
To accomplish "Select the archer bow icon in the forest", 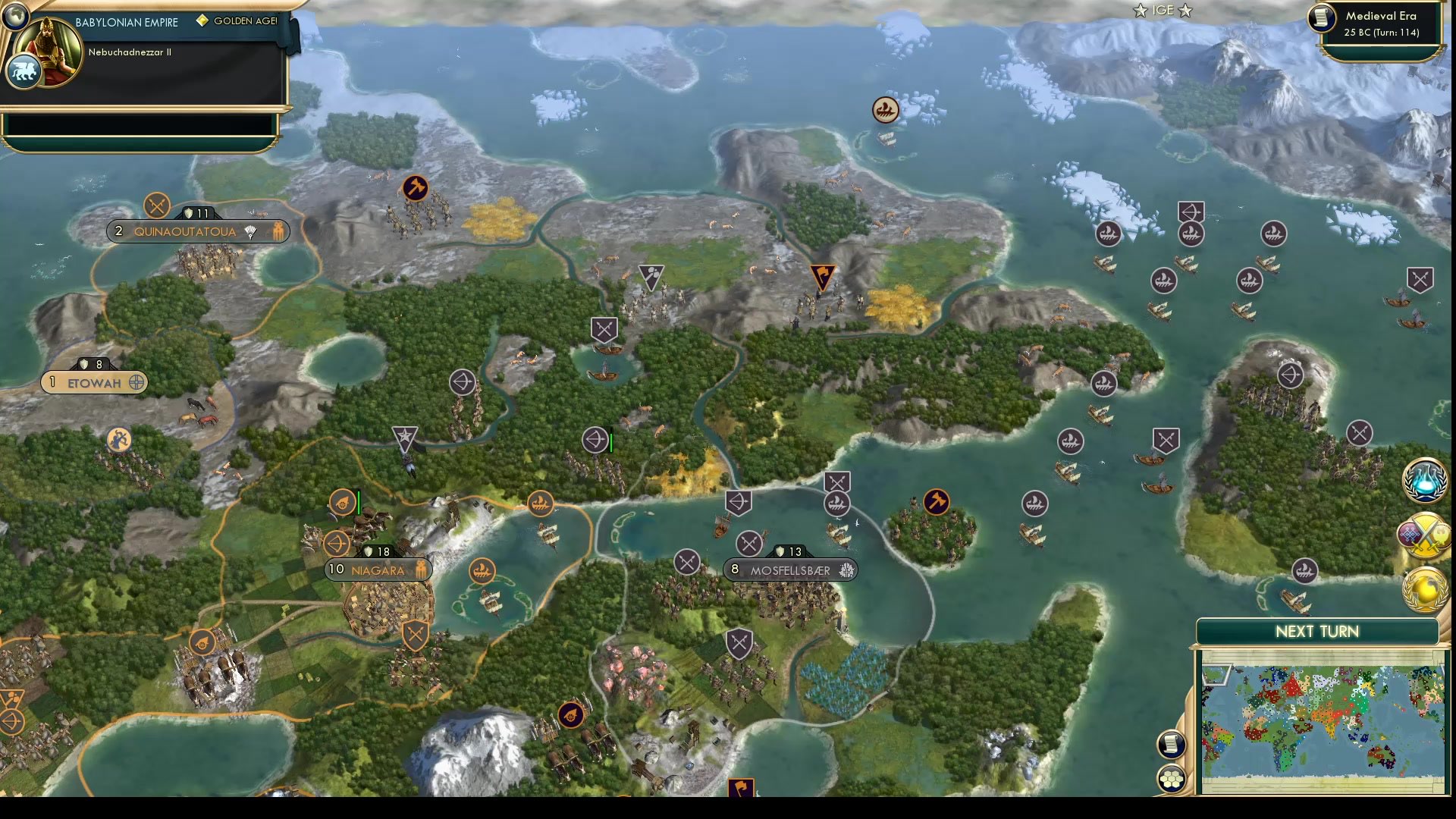I will pos(595,440).
